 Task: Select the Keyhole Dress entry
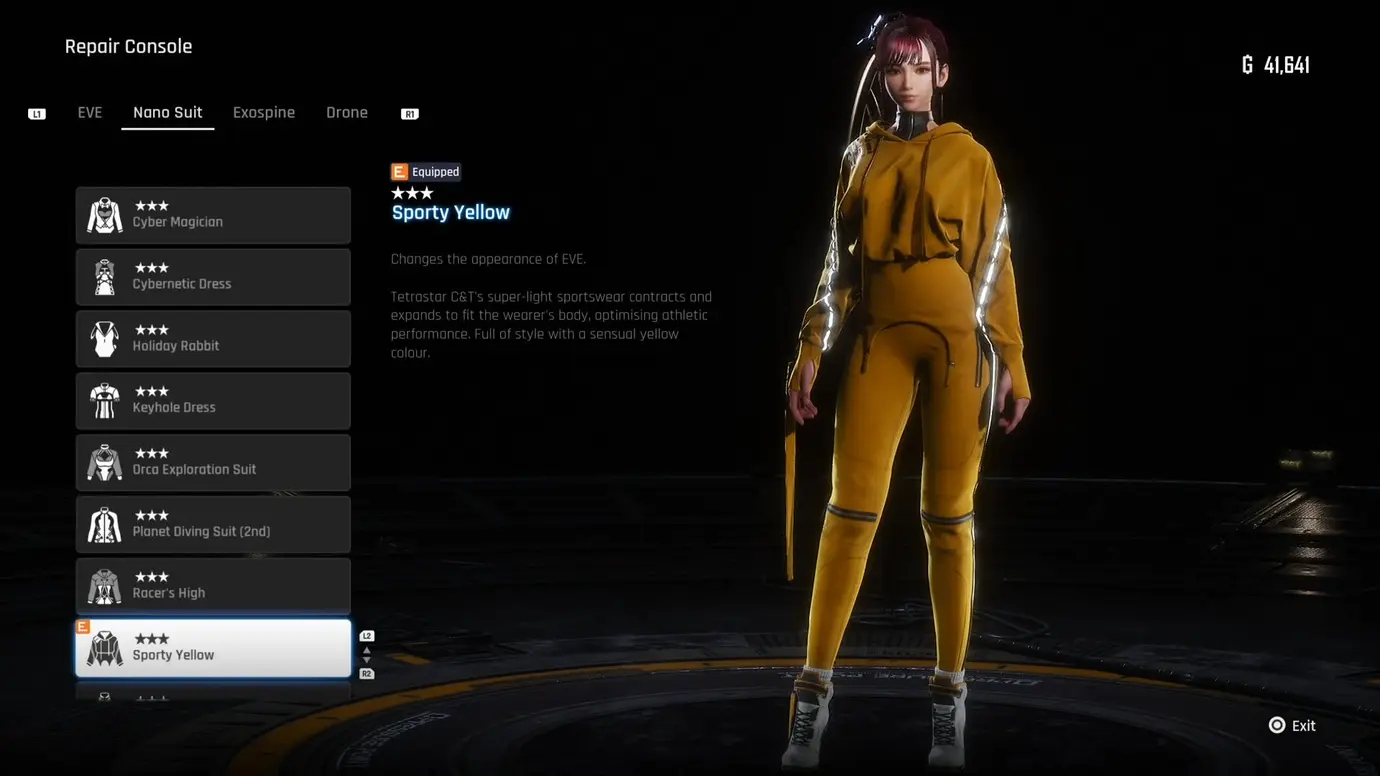[213, 401]
